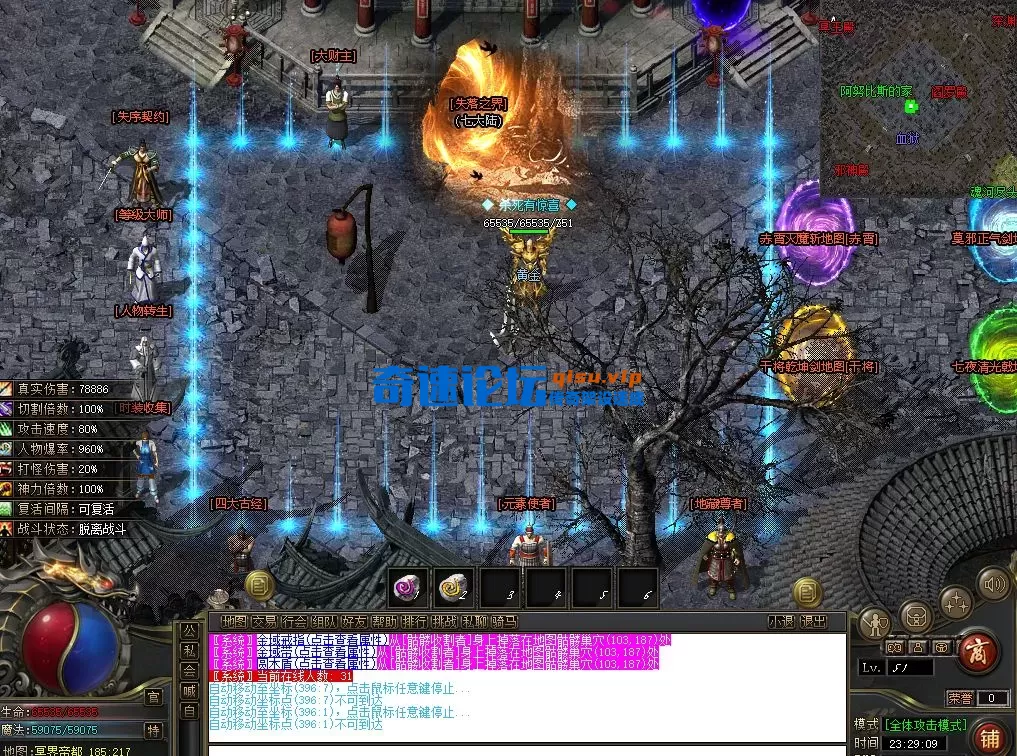Use the golden scroll in hotbar slot 2

coord(454,587)
